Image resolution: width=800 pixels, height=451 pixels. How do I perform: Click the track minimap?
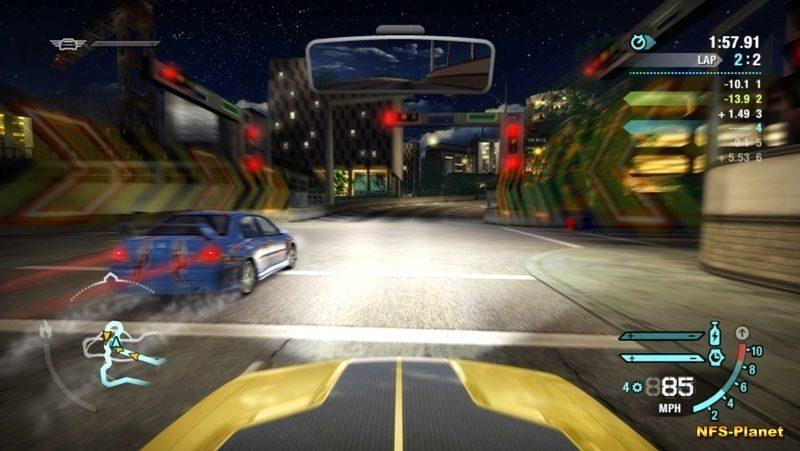click(x=125, y=353)
